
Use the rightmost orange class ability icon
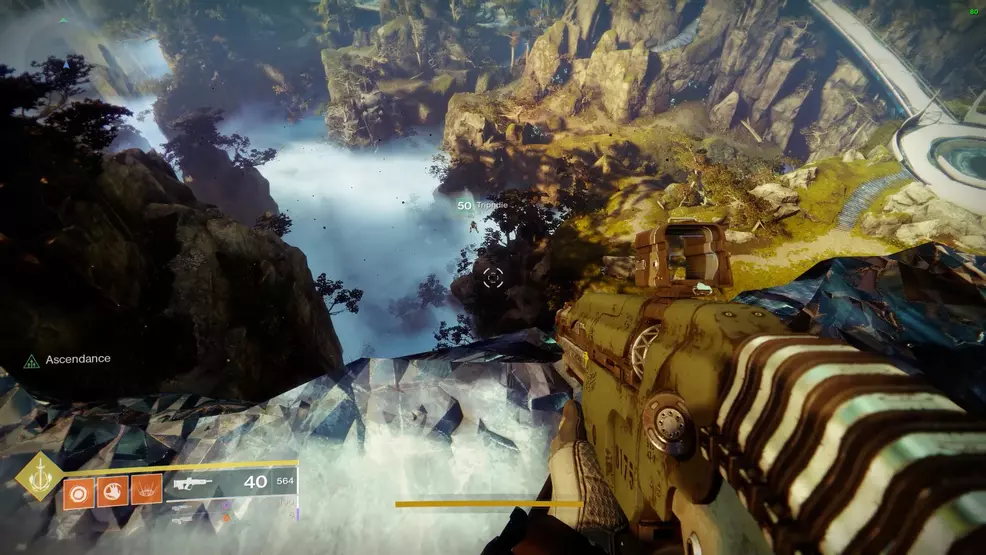146,490
